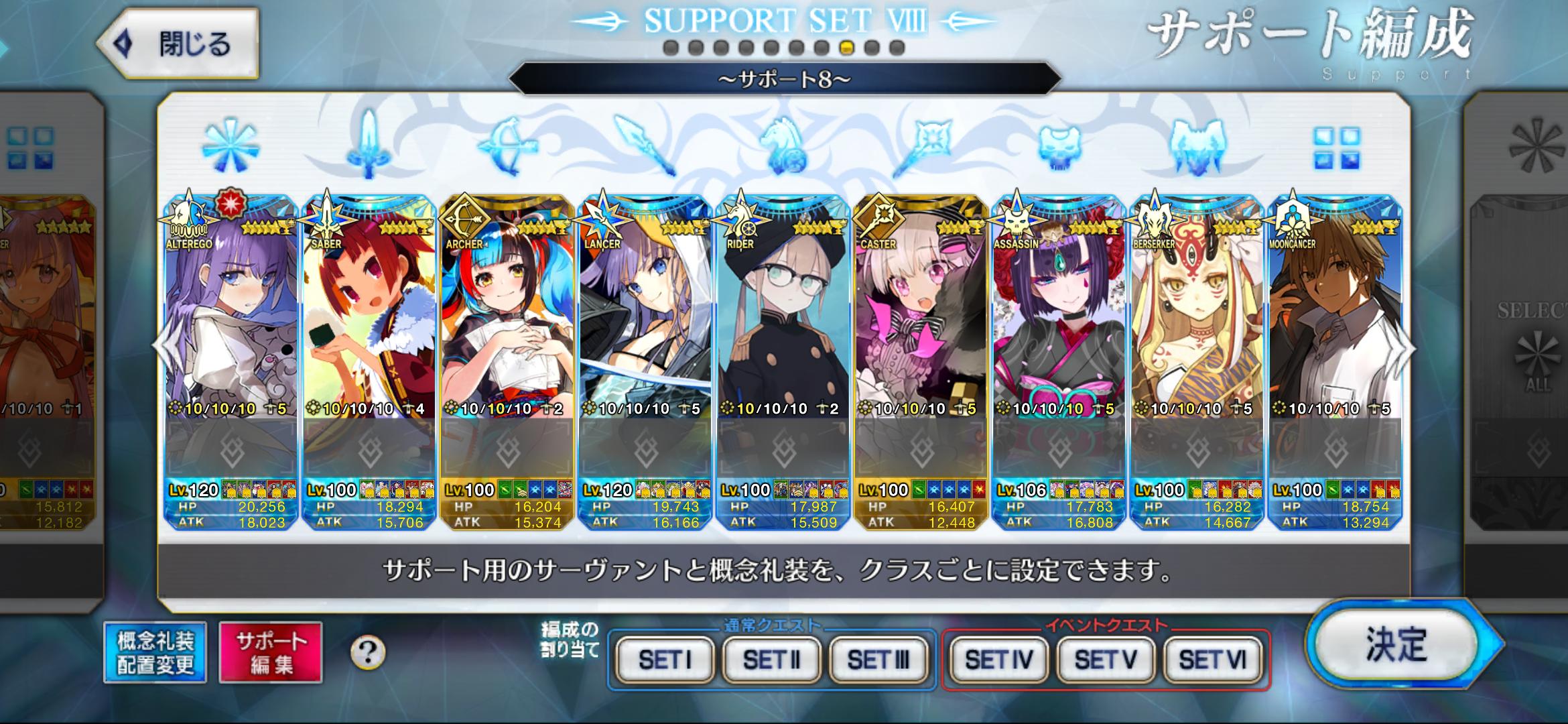Pick the Berserker servant card
Image resolution: width=1568 pixels, height=724 pixels.
pyautogui.click(x=1197, y=322)
